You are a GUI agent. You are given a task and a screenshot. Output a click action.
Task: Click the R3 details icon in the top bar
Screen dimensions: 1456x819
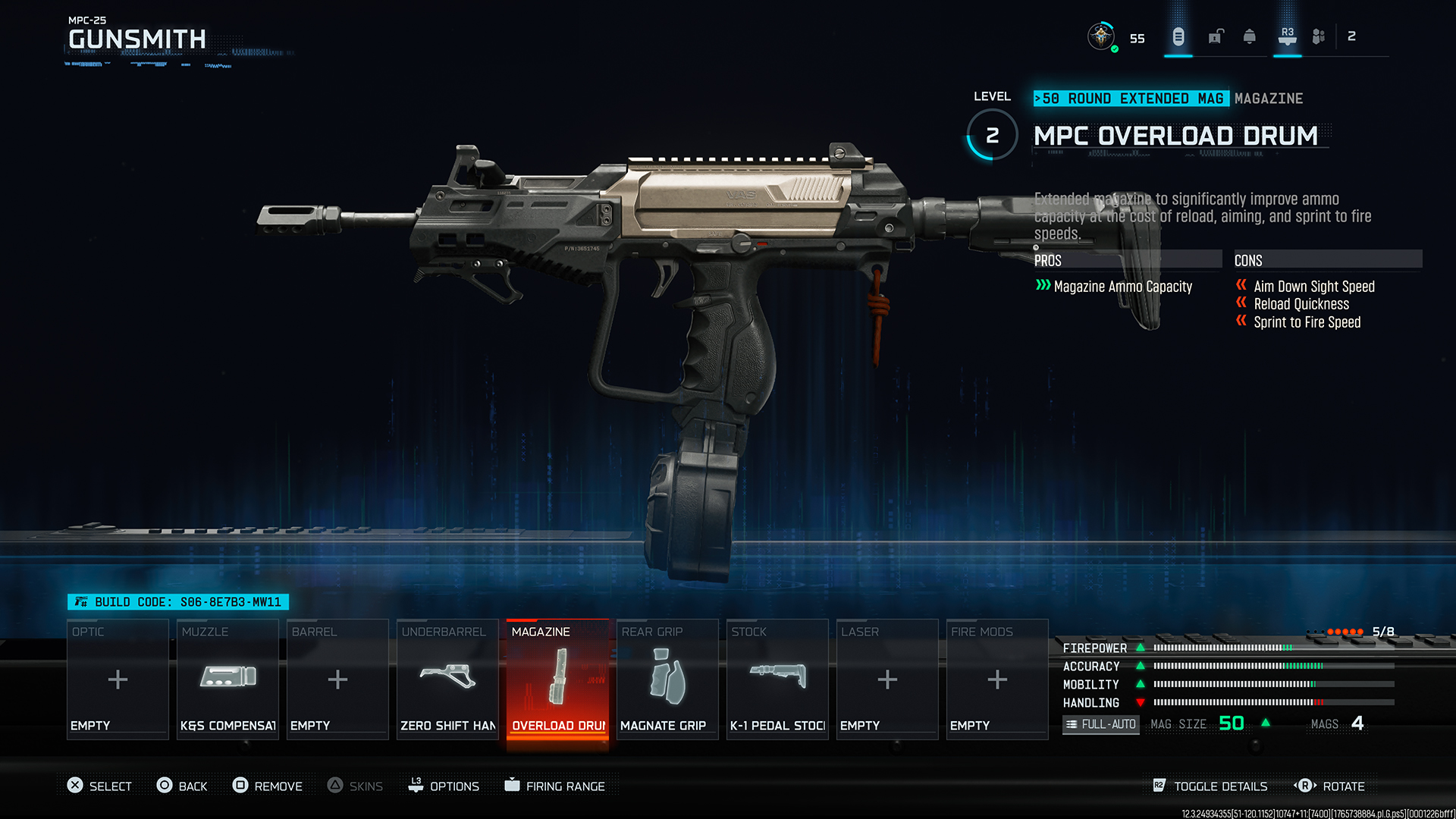[x=1287, y=36]
